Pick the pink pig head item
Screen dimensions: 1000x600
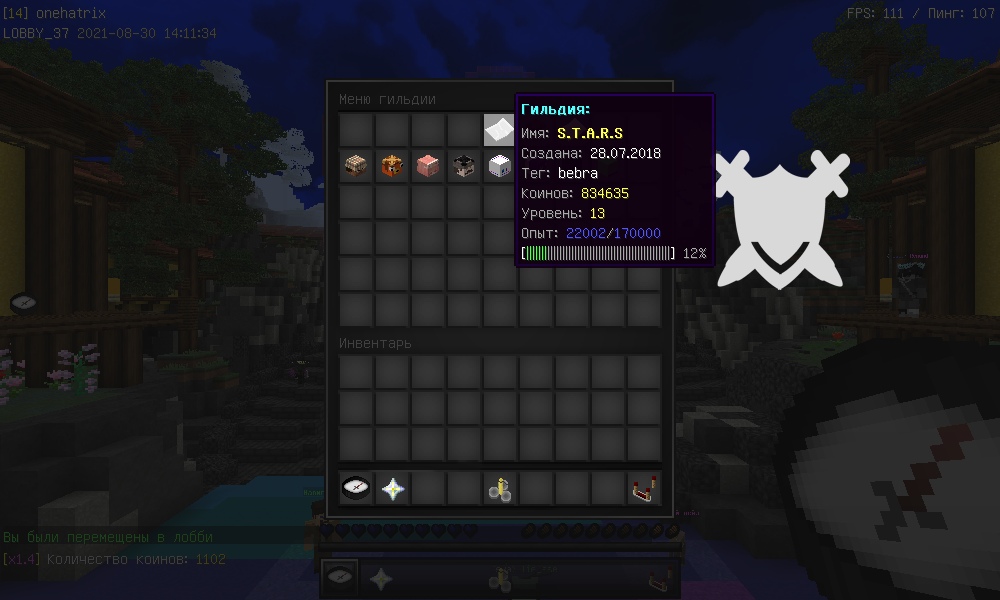[x=429, y=166]
